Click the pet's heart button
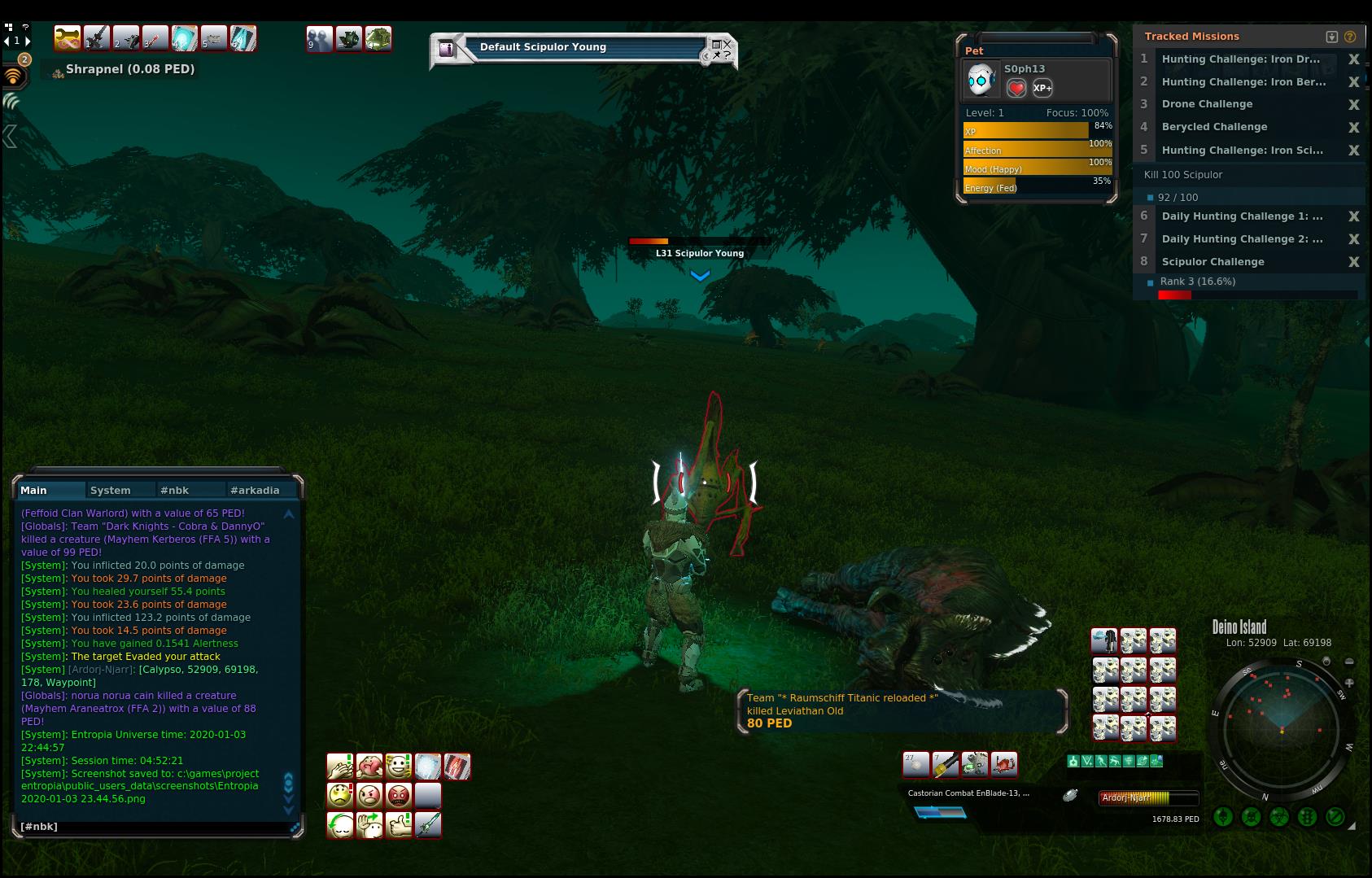 (x=1016, y=88)
